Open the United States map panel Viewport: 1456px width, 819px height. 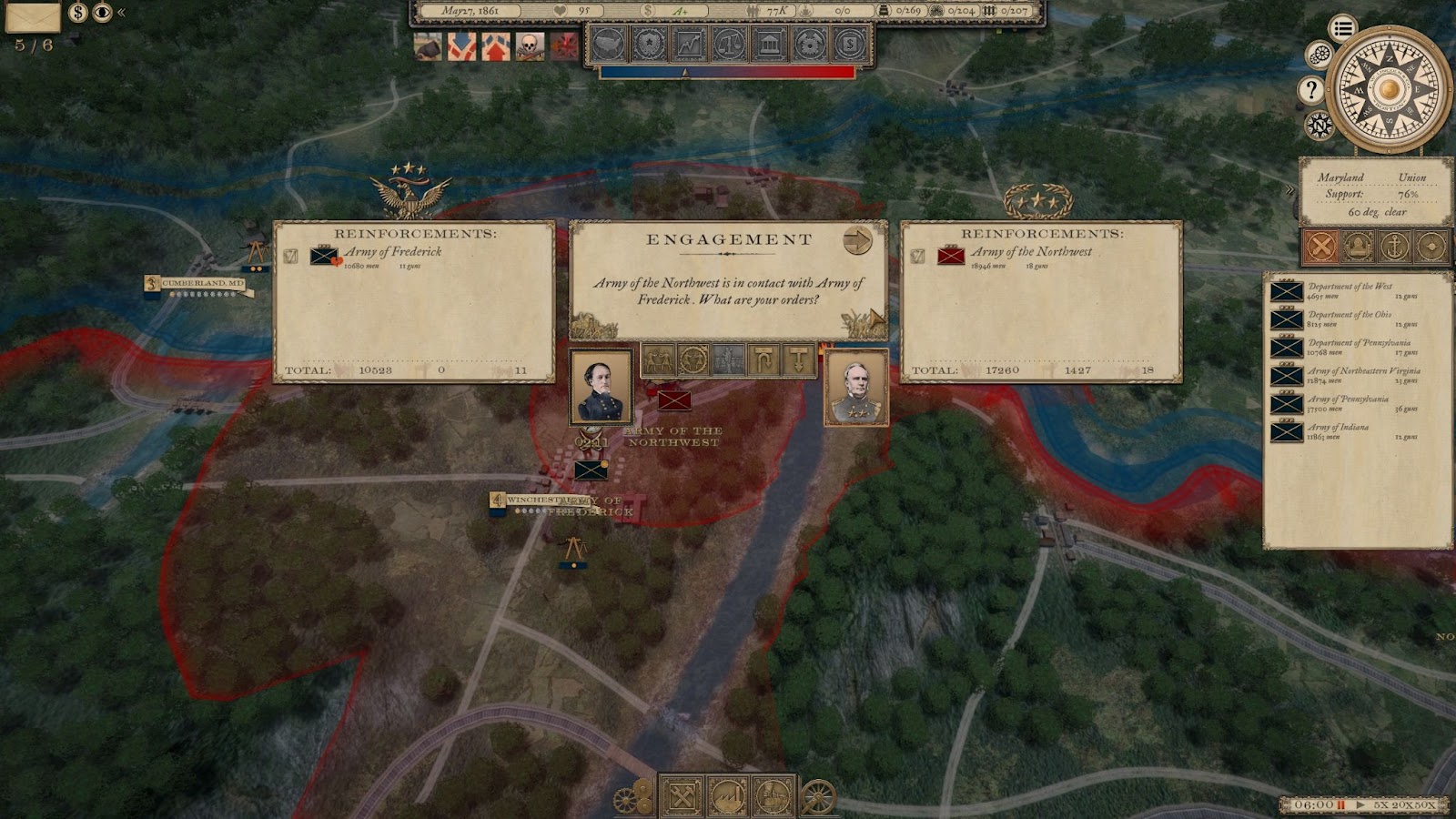coord(609,44)
